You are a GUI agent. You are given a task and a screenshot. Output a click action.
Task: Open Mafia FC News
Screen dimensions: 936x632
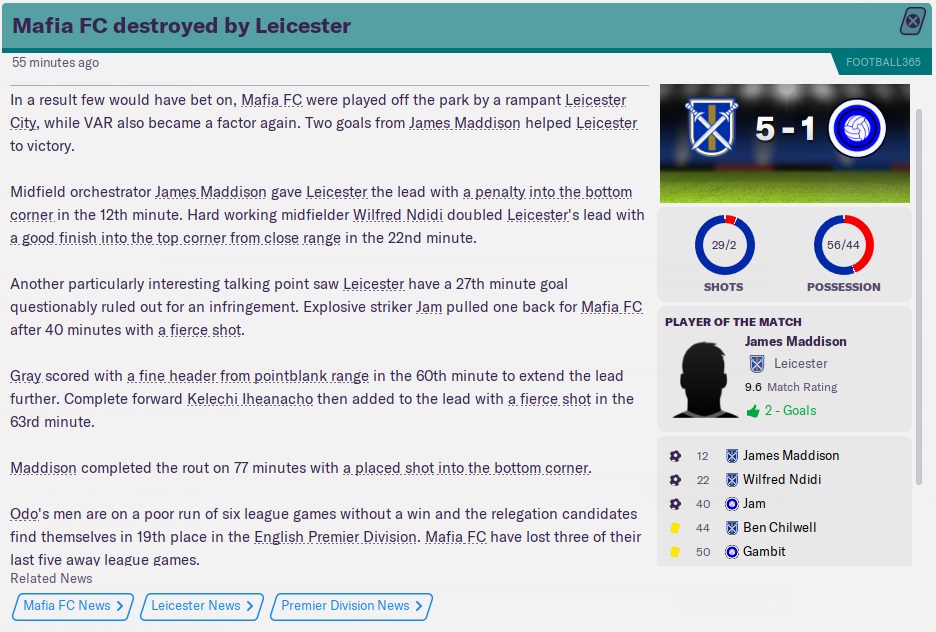(73, 606)
